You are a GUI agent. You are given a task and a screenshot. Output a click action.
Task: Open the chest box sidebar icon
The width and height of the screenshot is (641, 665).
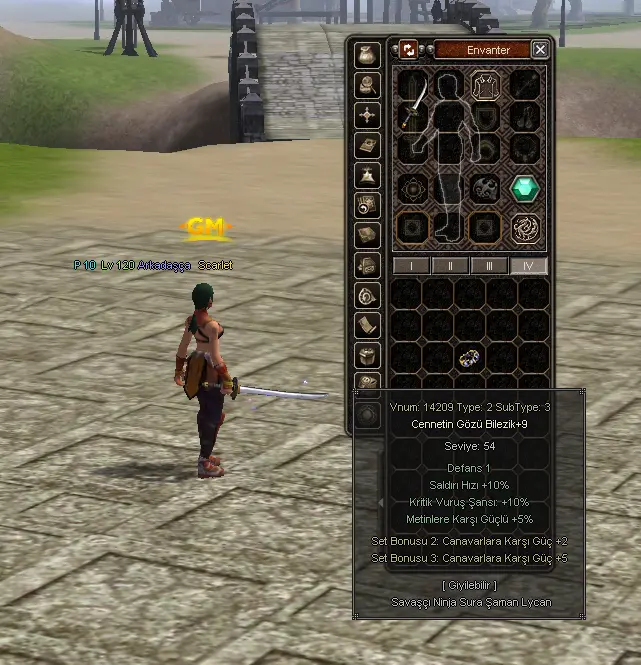pos(368,355)
